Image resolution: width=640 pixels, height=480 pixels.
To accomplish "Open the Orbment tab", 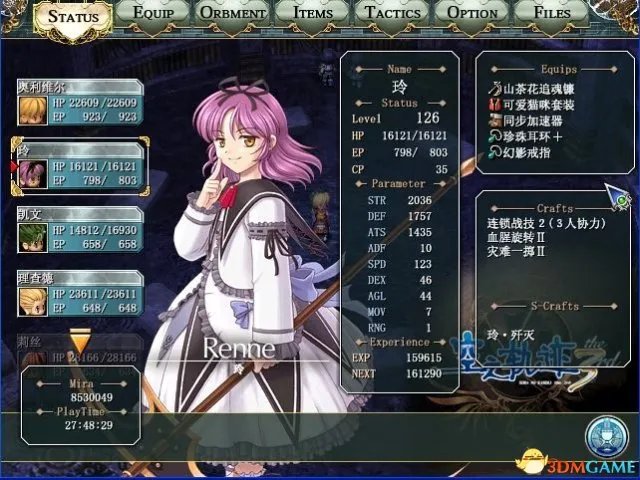I will [x=233, y=15].
